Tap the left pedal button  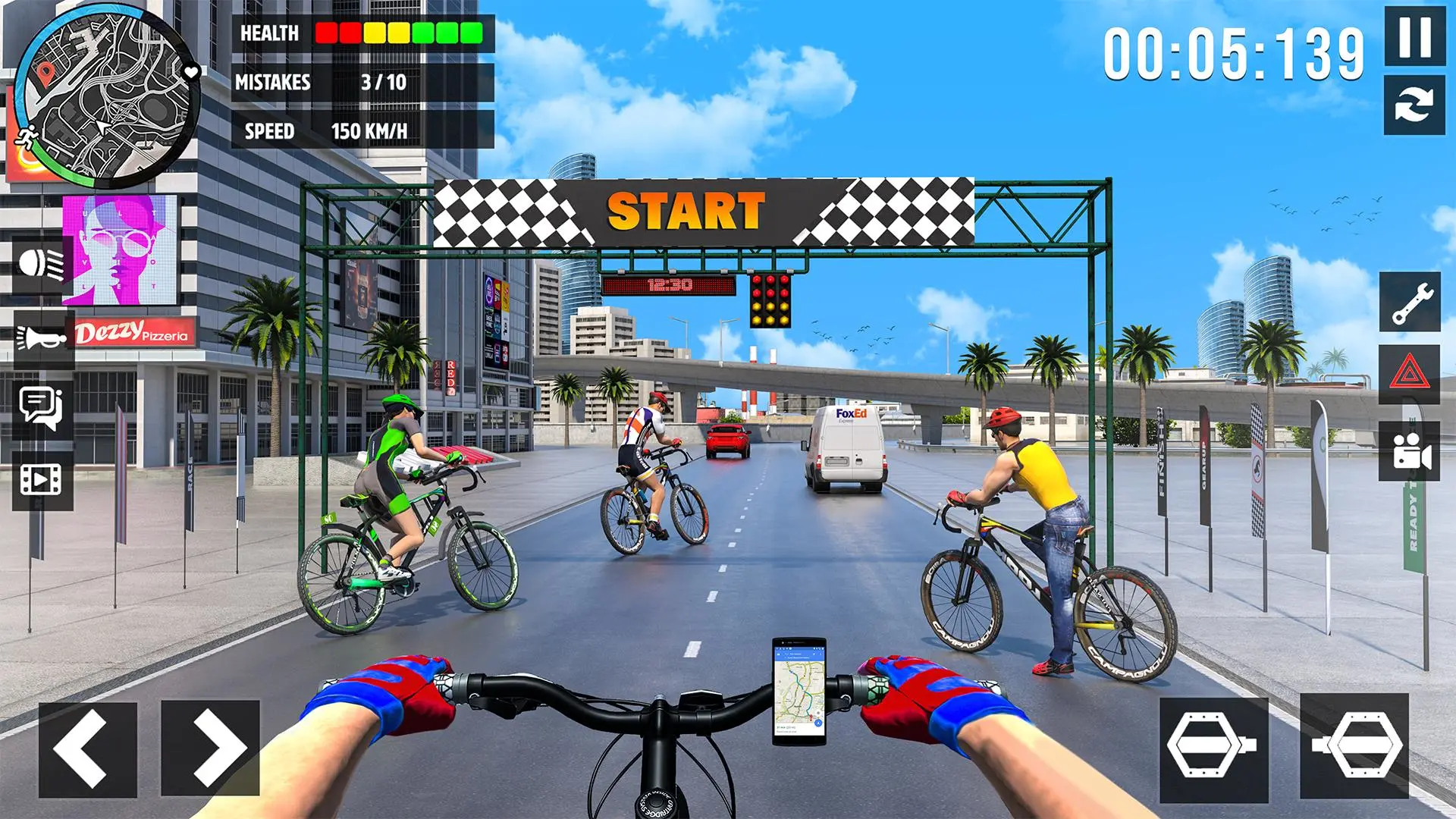pyautogui.click(x=1213, y=748)
